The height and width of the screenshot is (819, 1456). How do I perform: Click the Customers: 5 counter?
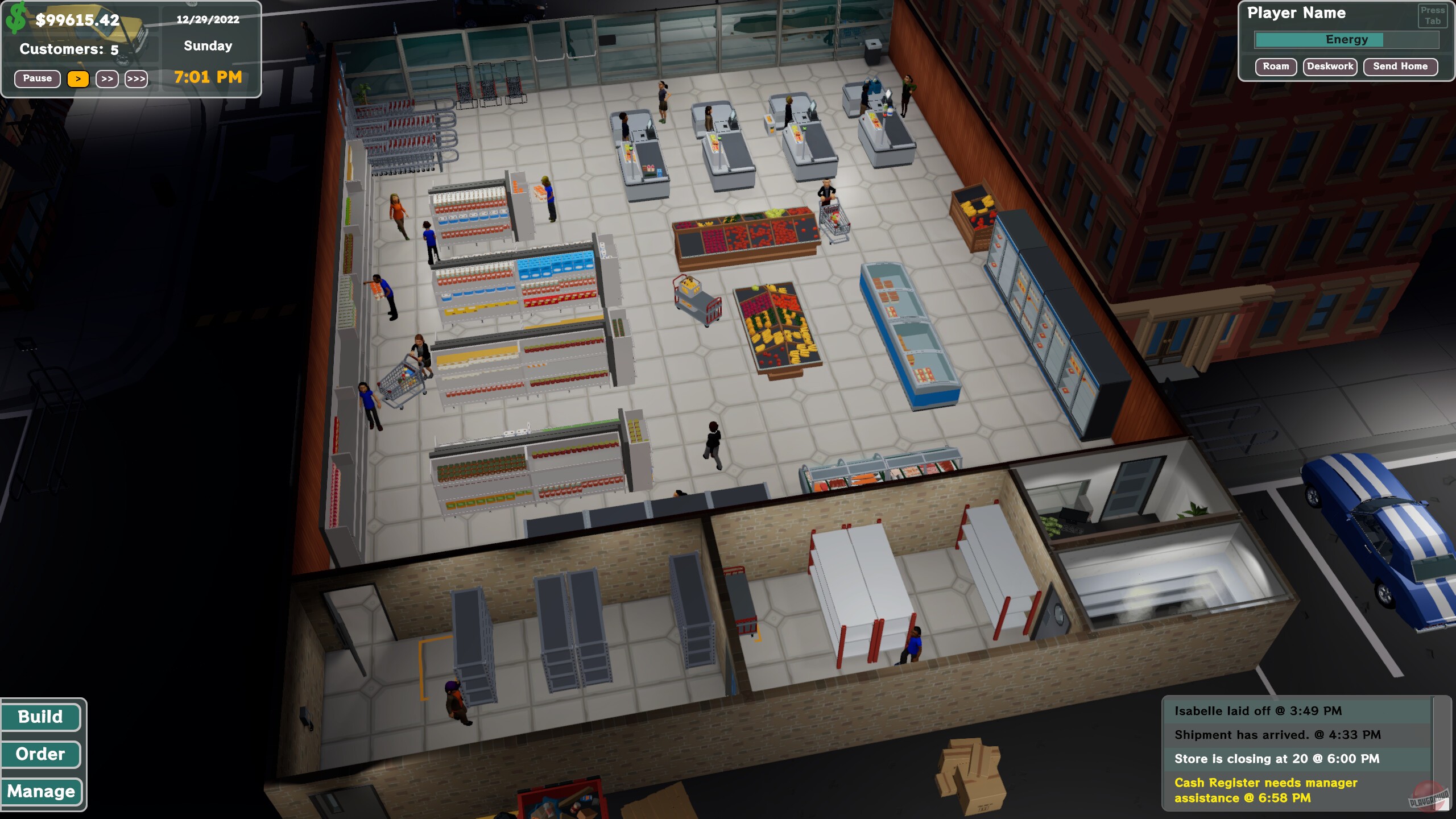click(68, 49)
